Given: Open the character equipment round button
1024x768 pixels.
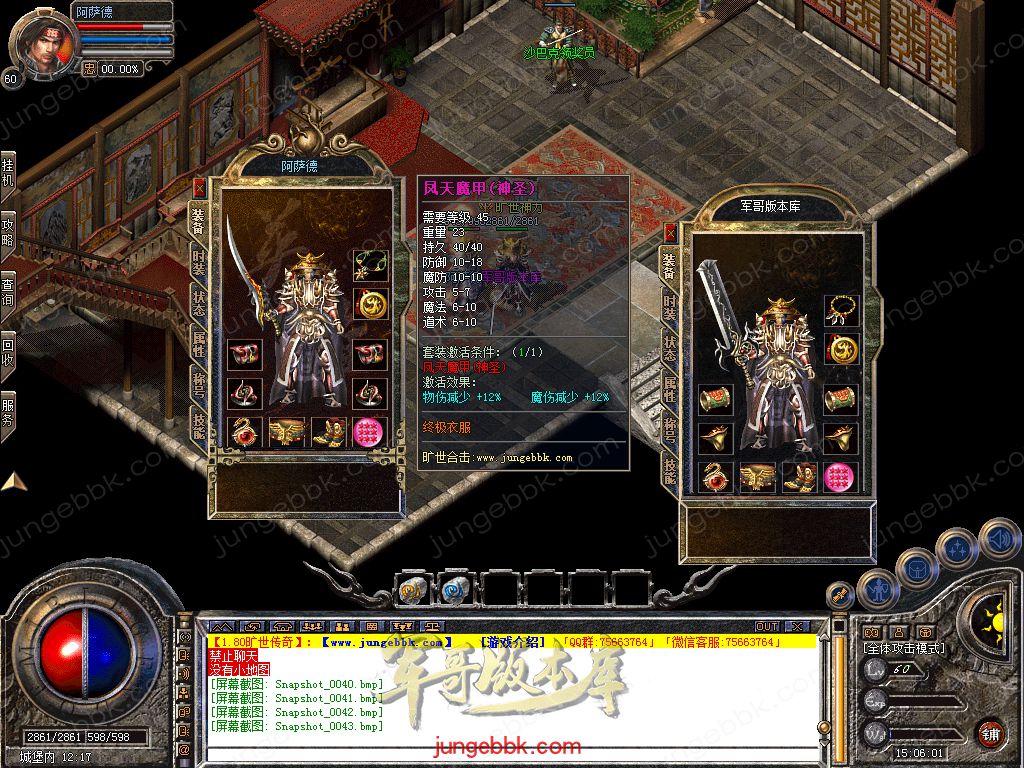Looking at the screenshot, I should (879, 591).
